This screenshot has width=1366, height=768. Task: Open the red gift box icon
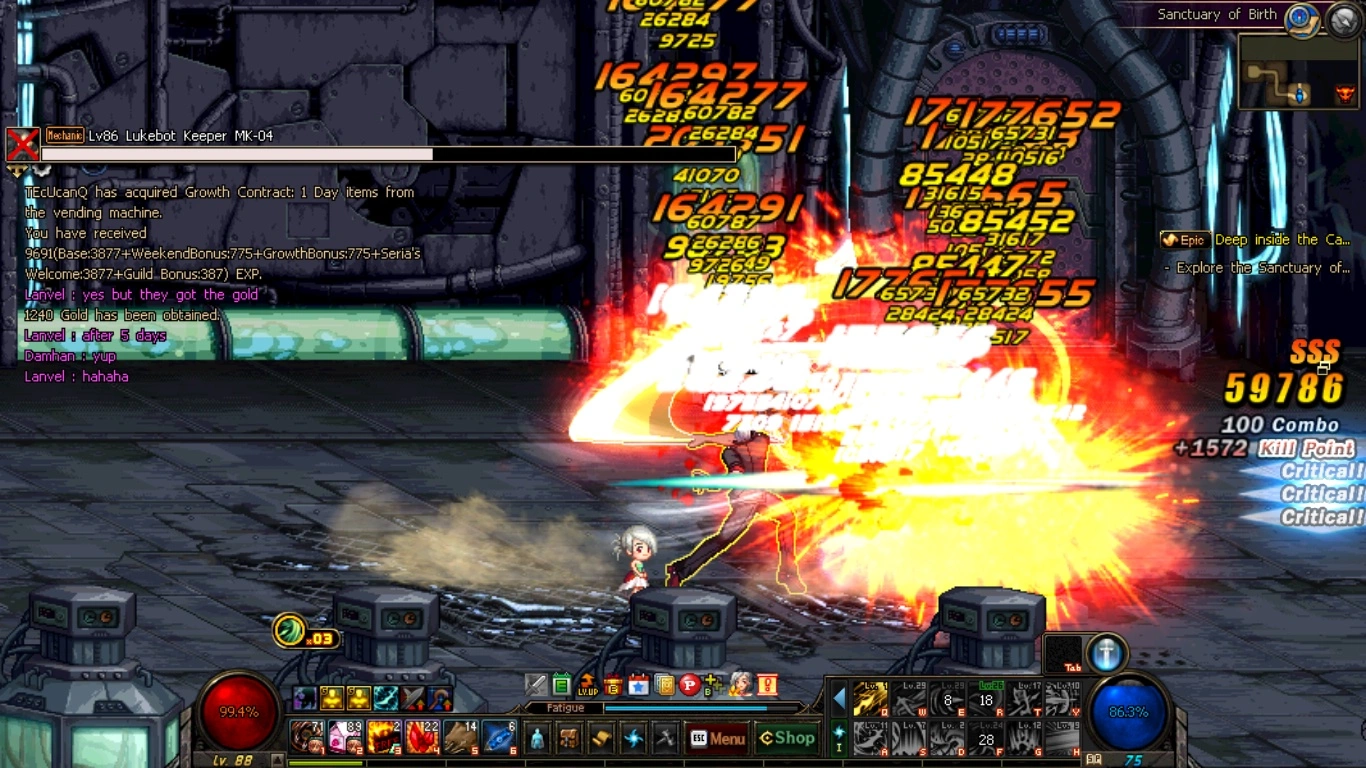point(613,685)
